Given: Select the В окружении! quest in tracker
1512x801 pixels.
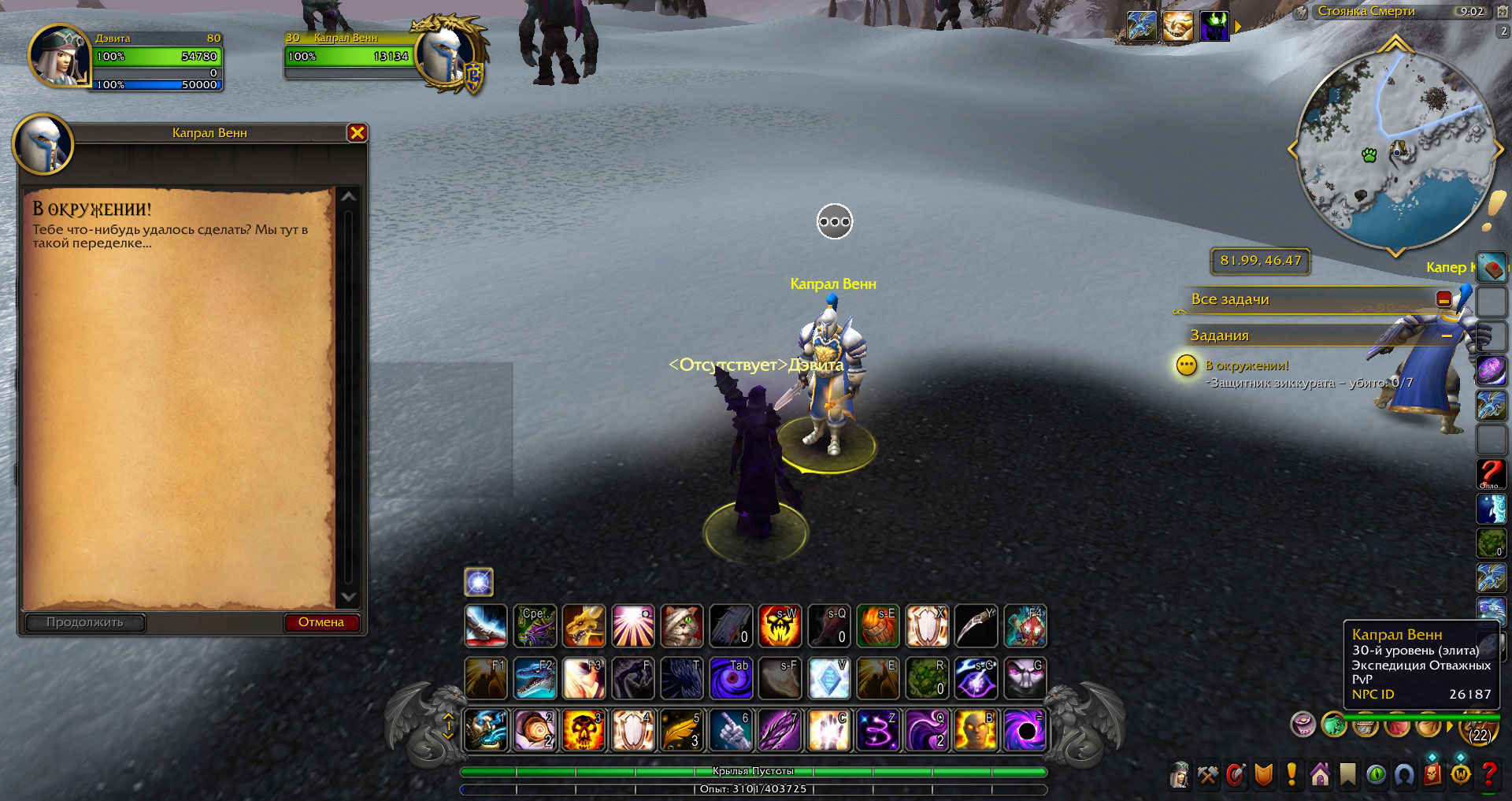Looking at the screenshot, I should pyautogui.click(x=1247, y=365).
